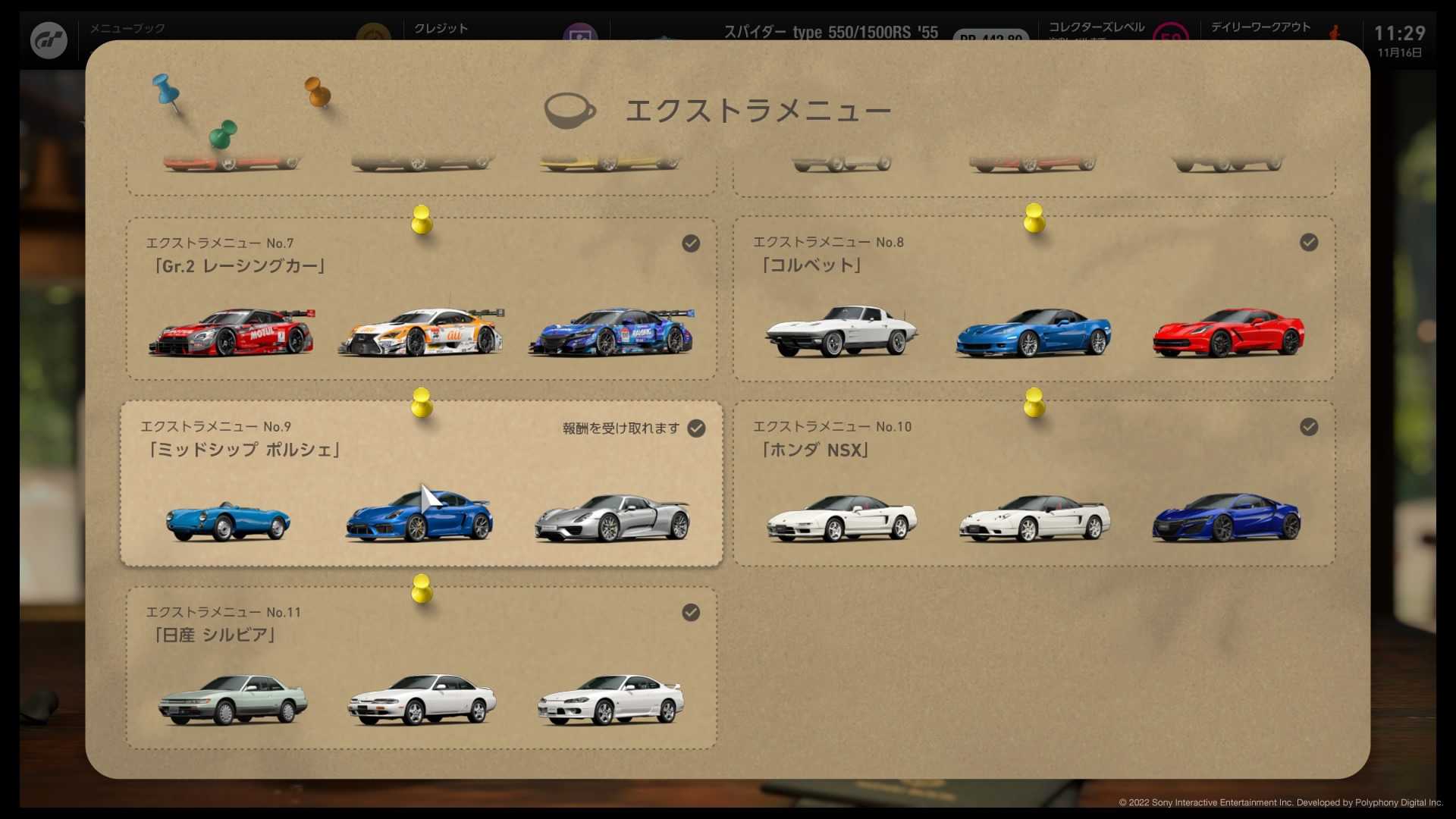Viewport: 1456px width, 819px height.
Task: Toggle the completion checkmark on Extra Menu No.10
Action: pyautogui.click(x=1309, y=427)
